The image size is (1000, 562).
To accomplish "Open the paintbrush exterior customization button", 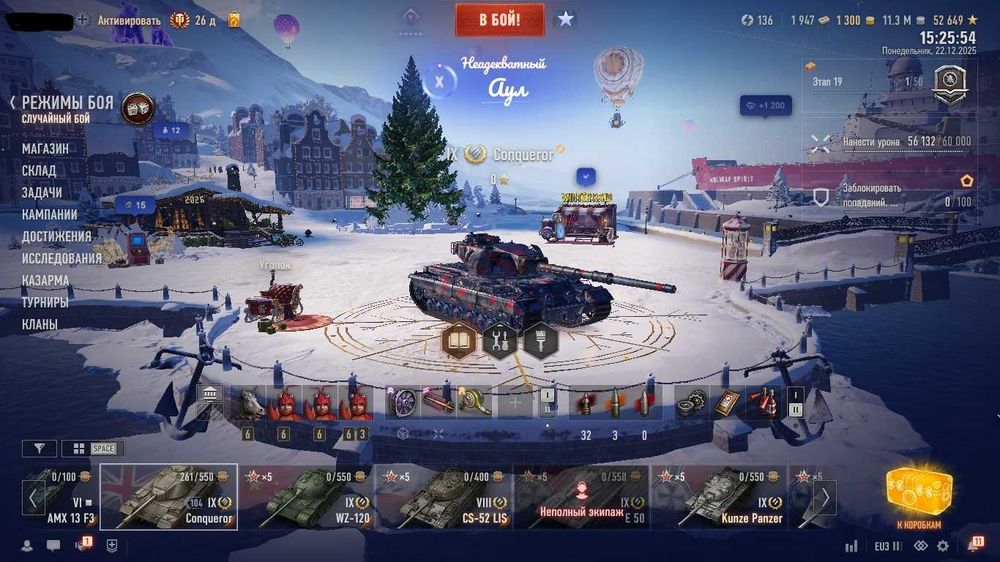I will (x=540, y=341).
